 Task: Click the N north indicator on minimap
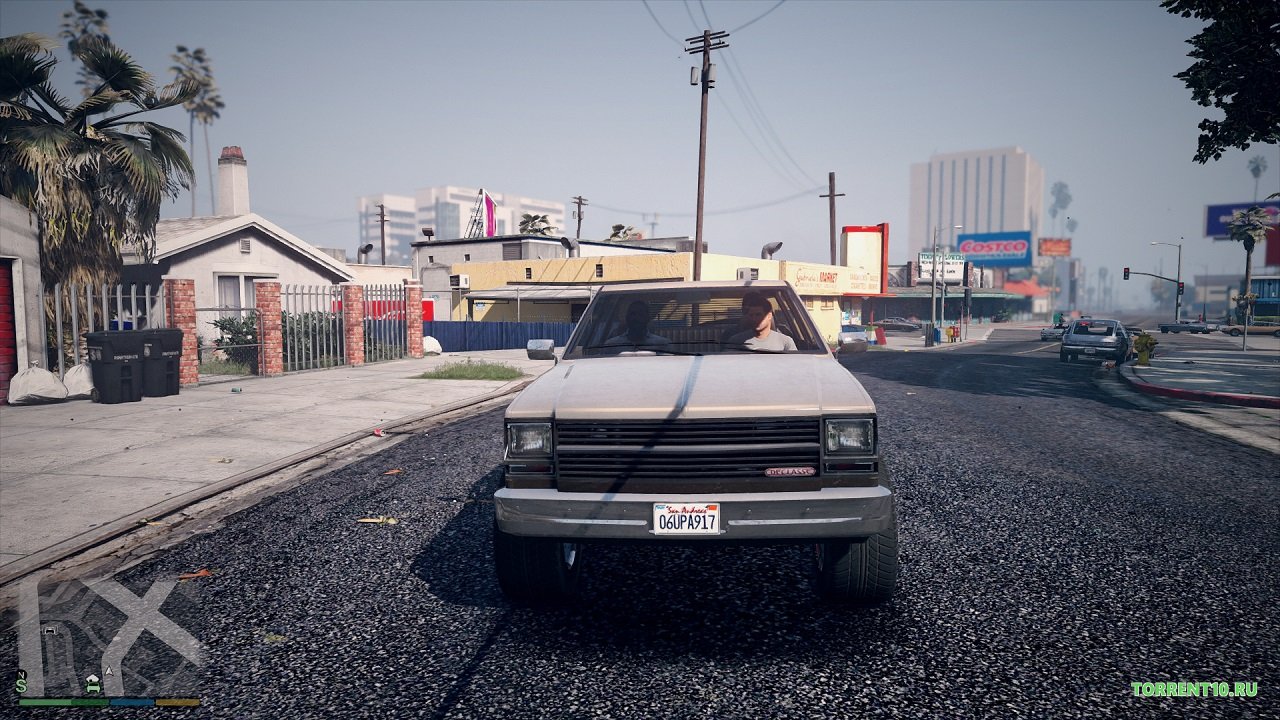[x=21, y=674]
